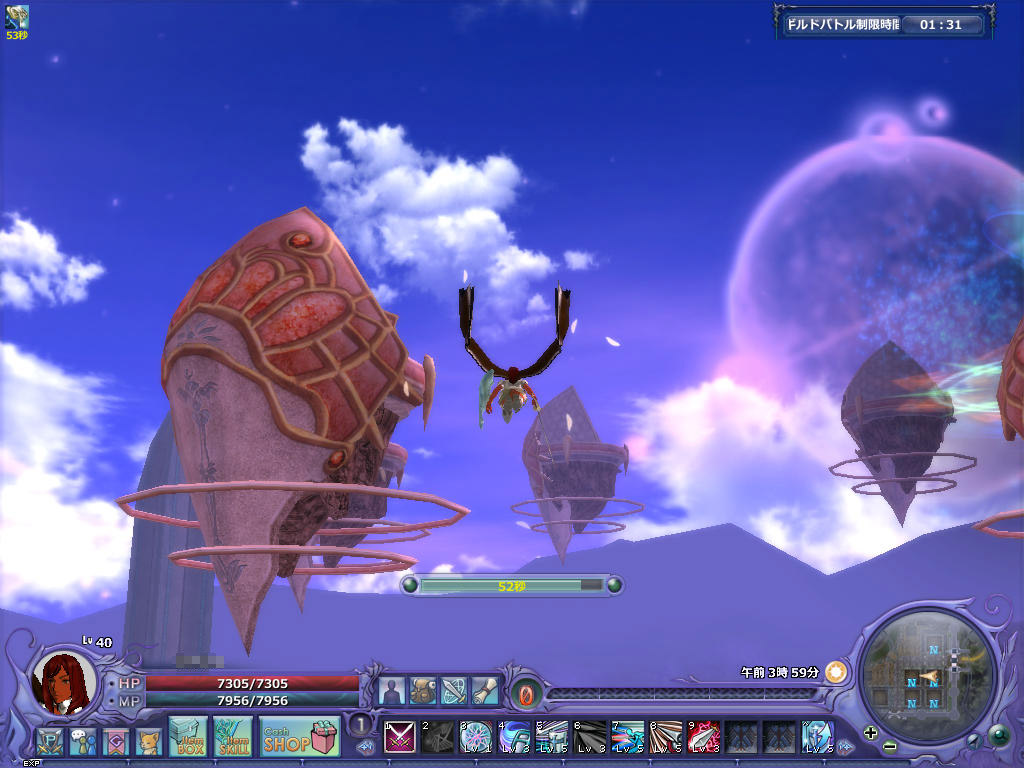This screenshot has height=768, width=1024.
Task: Open the orange cat pet icon
Action: point(149,741)
